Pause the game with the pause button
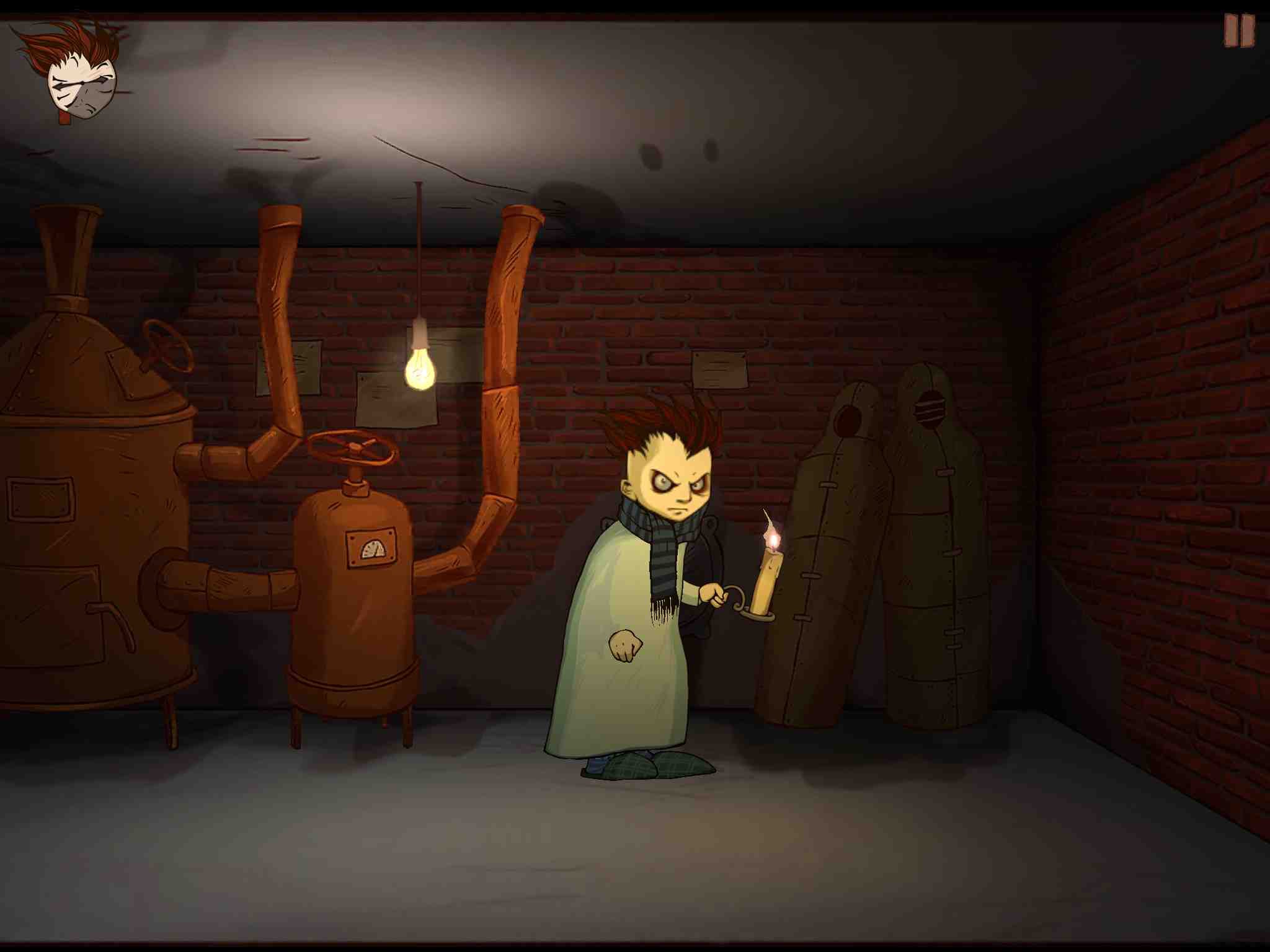Screen dimensions: 1270x952 click(1238, 31)
